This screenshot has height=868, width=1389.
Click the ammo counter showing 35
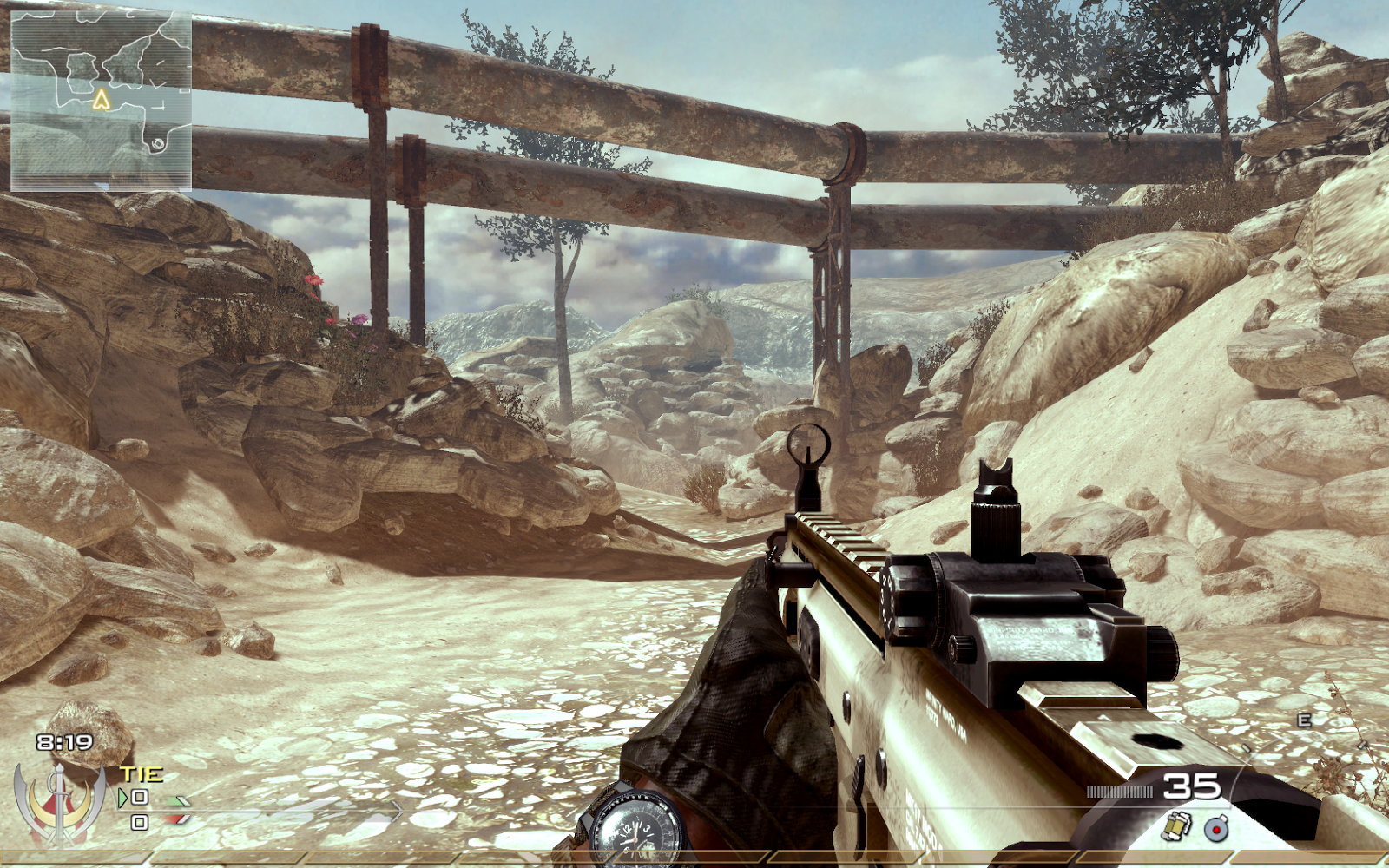1191,787
